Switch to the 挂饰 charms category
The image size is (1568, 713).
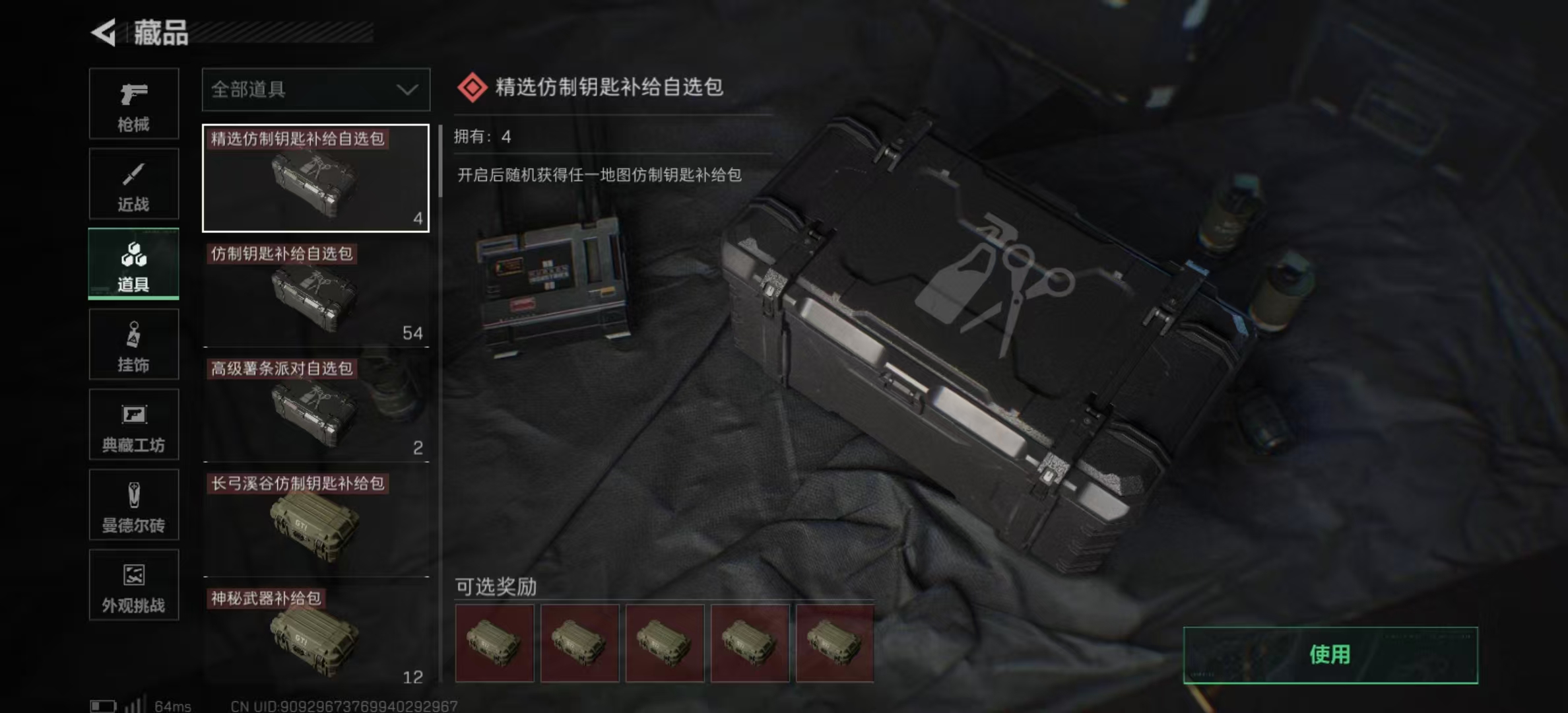133,344
